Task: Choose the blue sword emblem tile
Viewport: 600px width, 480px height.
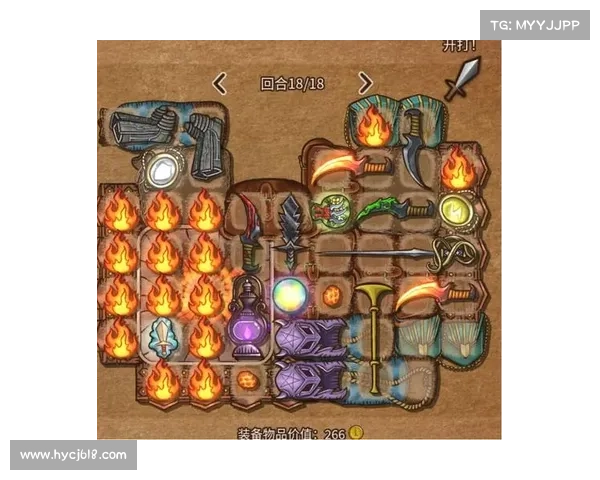Action: (161, 334)
